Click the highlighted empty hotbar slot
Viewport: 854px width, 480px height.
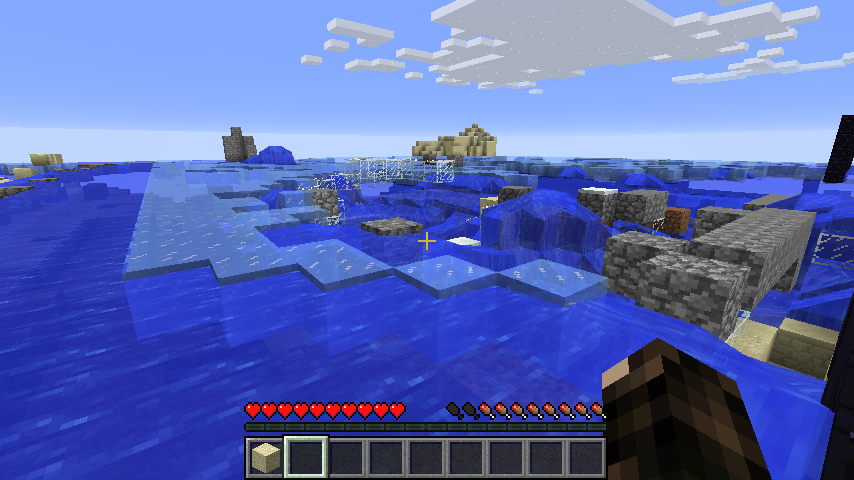tap(306, 458)
